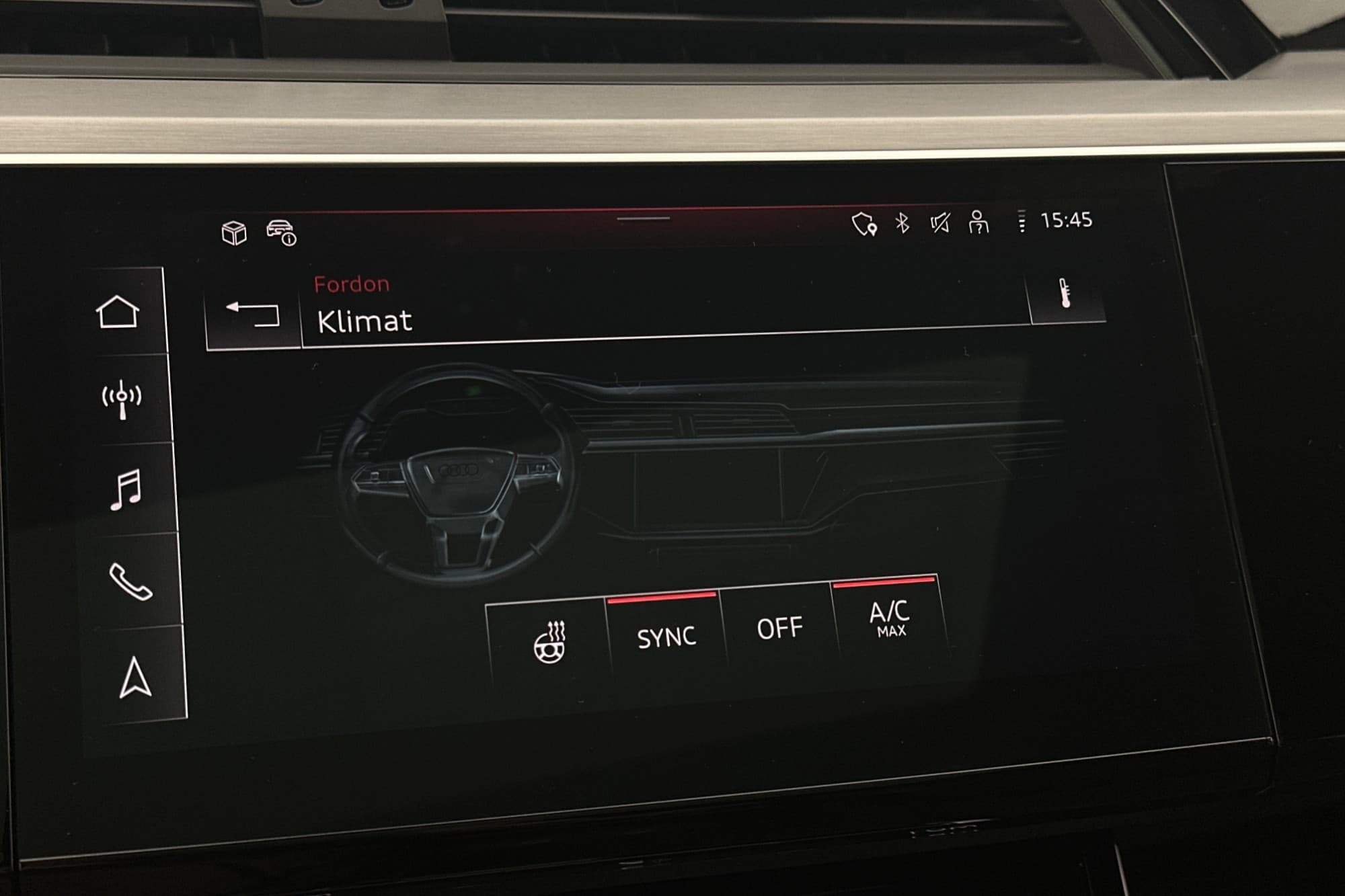Tap the muted speaker icon
Viewport: 1345px width, 896px height.
coord(940,222)
